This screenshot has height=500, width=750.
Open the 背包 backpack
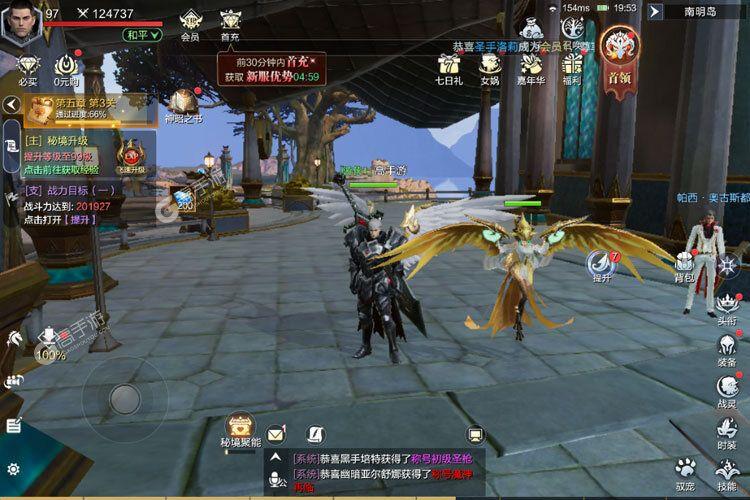coord(685,264)
